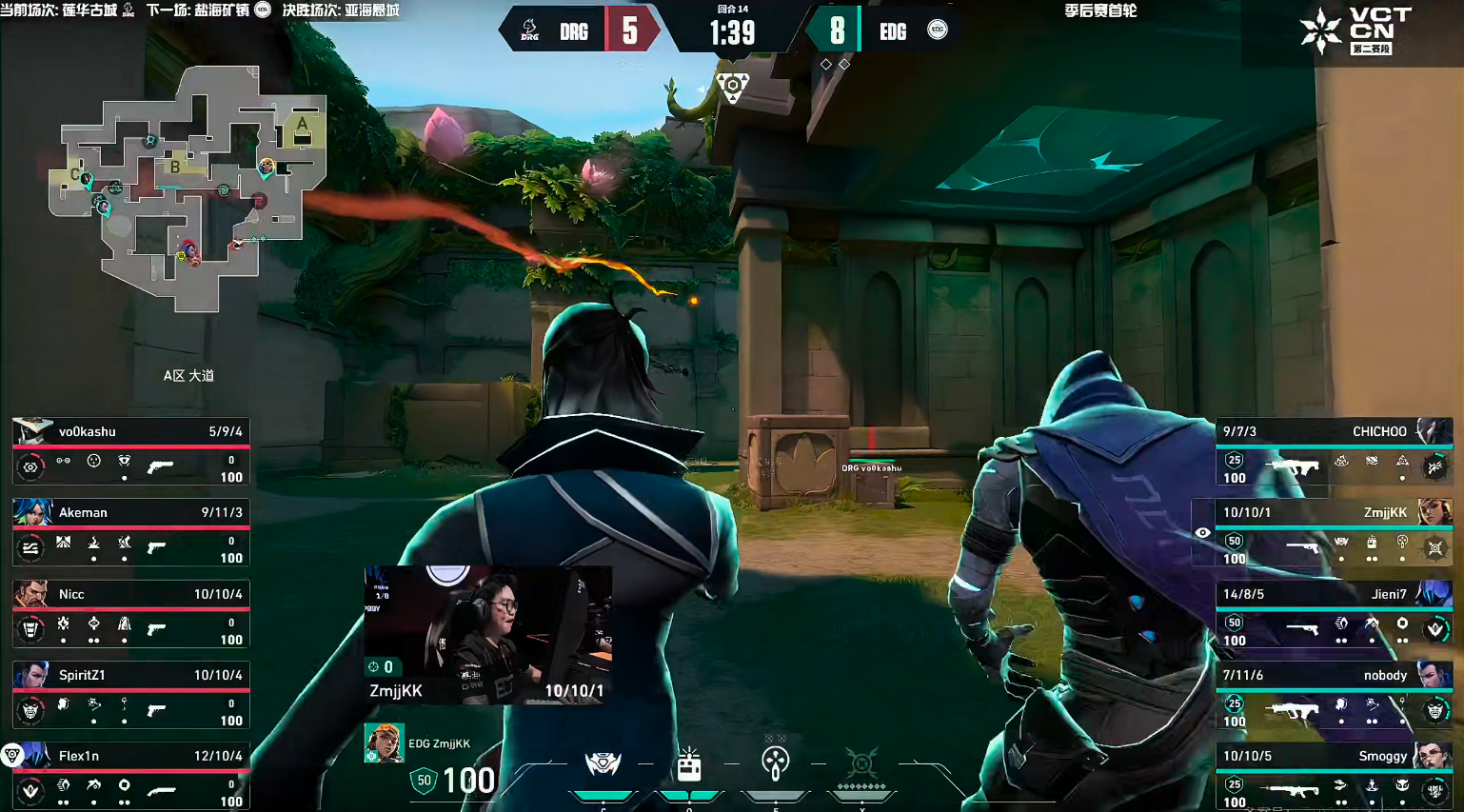Select ZmjjKK in the EDG list
The image size is (1464, 812).
click(1334, 531)
